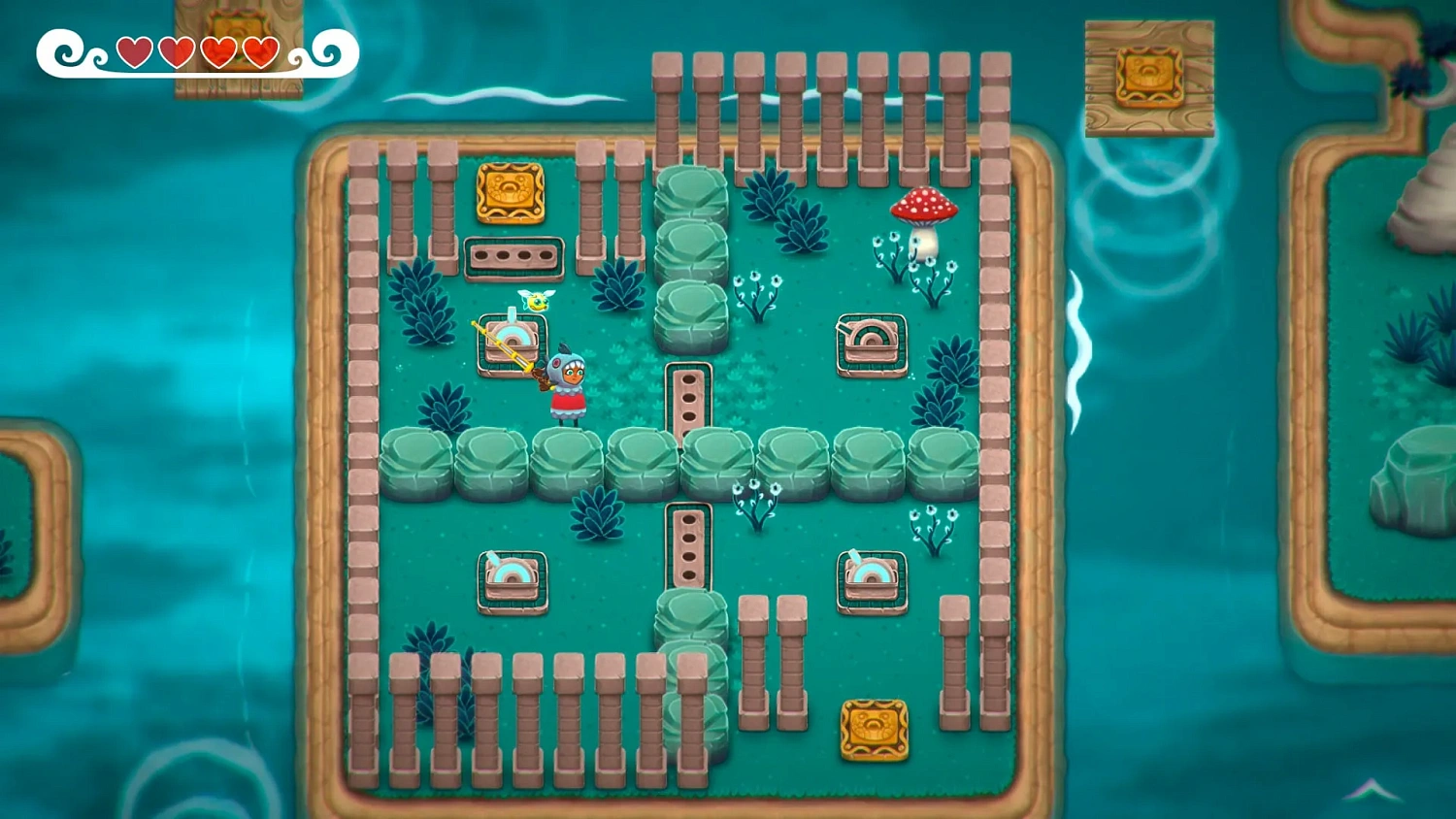Click the yellow bee hovering near the character
The width and height of the screenshot is (1456, 819).
[536, 301]
